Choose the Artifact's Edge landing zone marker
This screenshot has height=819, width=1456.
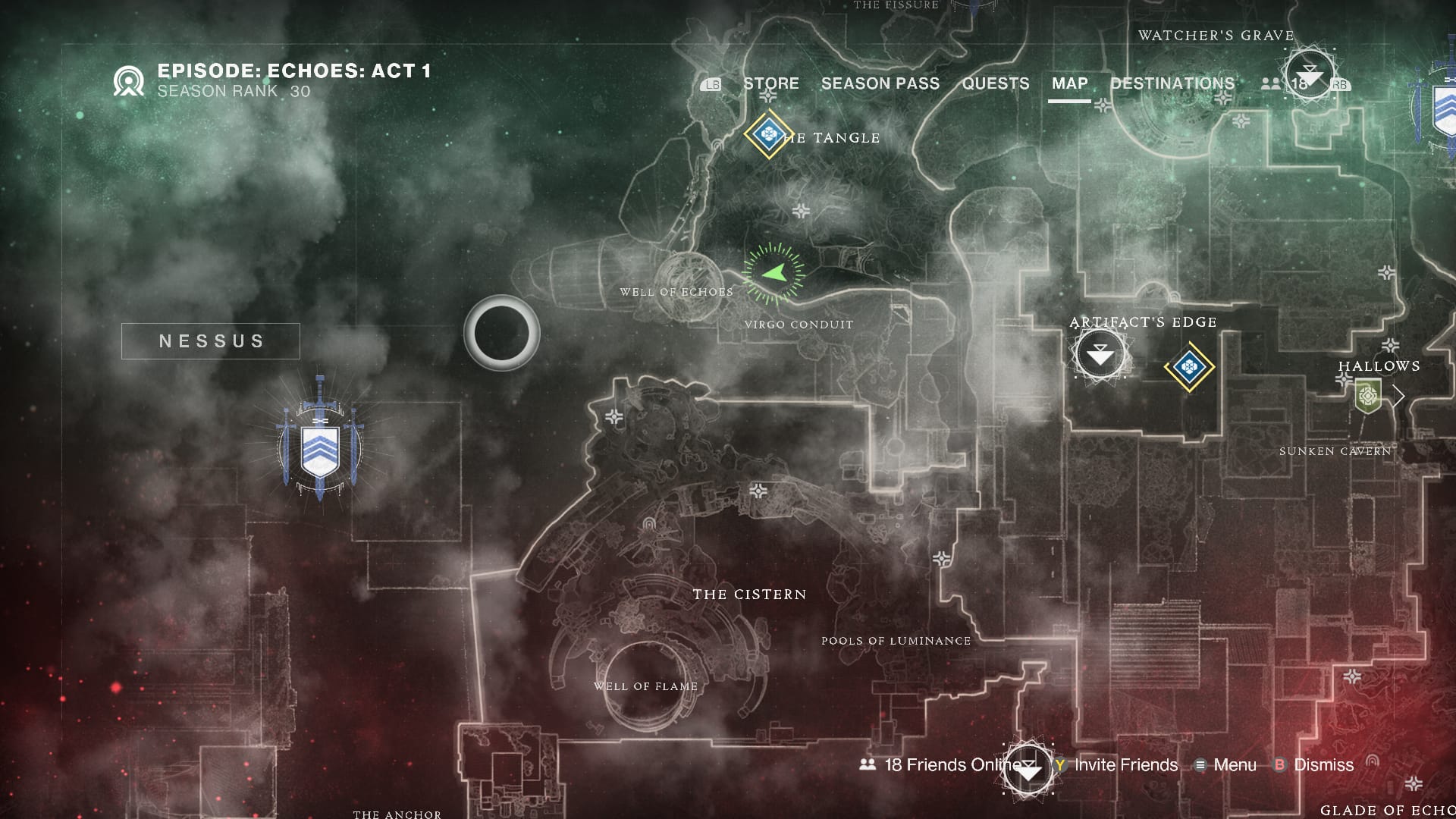(1100, 354)
